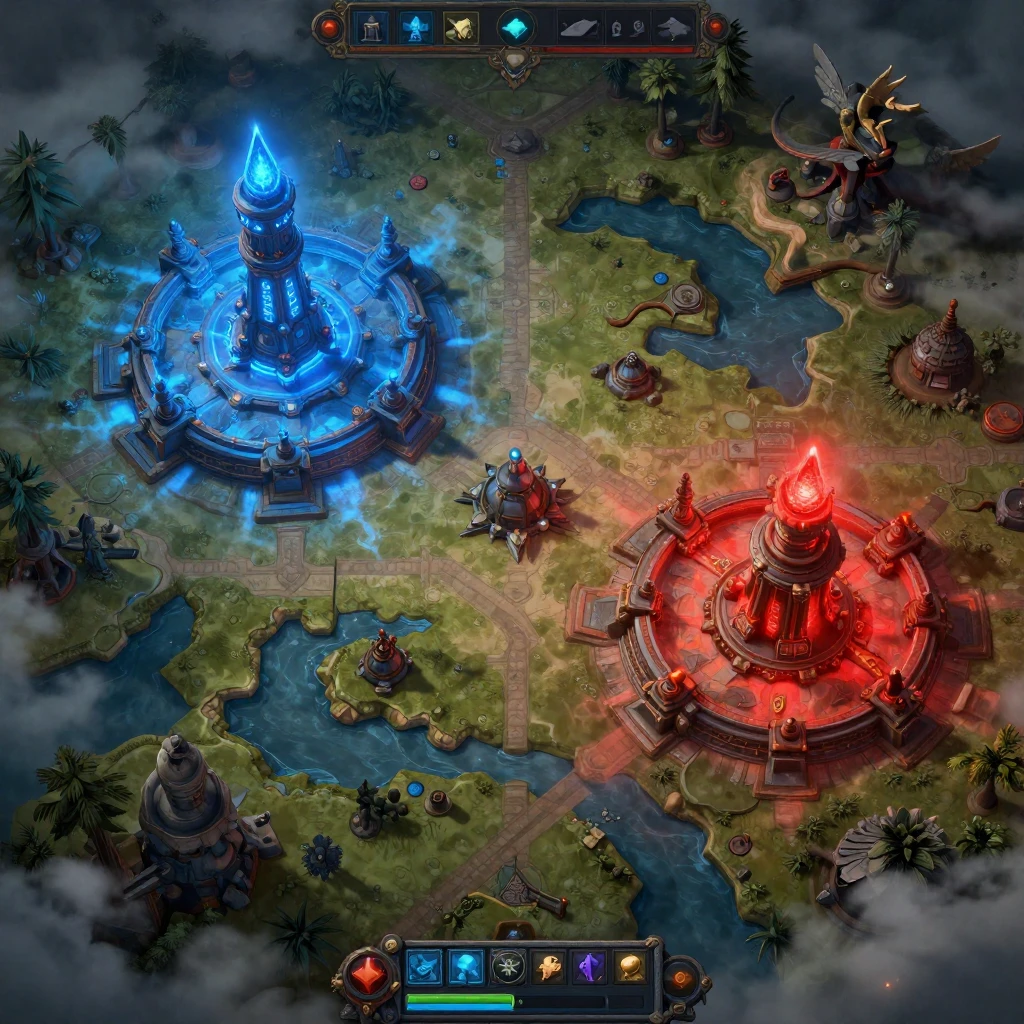Click the red orb right of the top bar
Viewport: 1024px width, 1024px height.
714,26
